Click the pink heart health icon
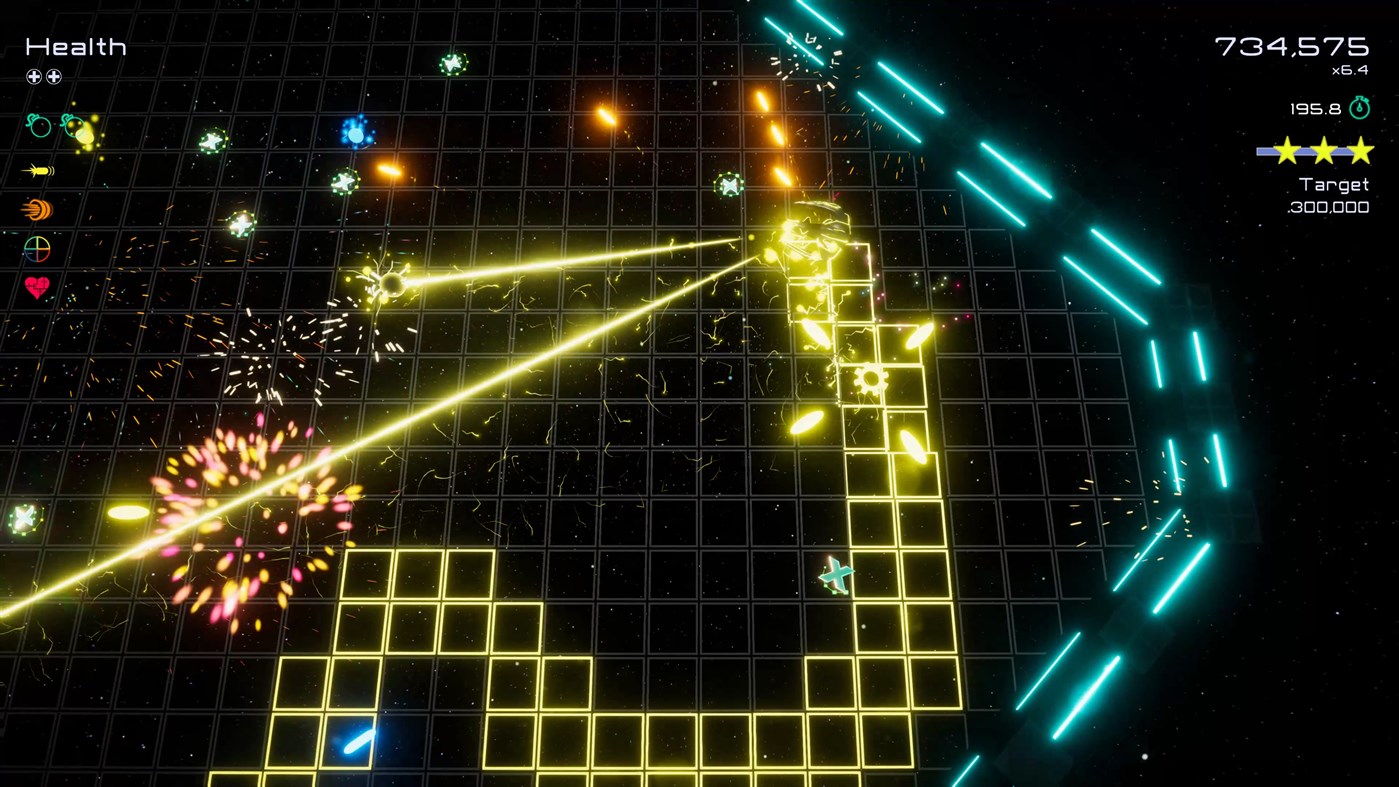 (36, 290)
